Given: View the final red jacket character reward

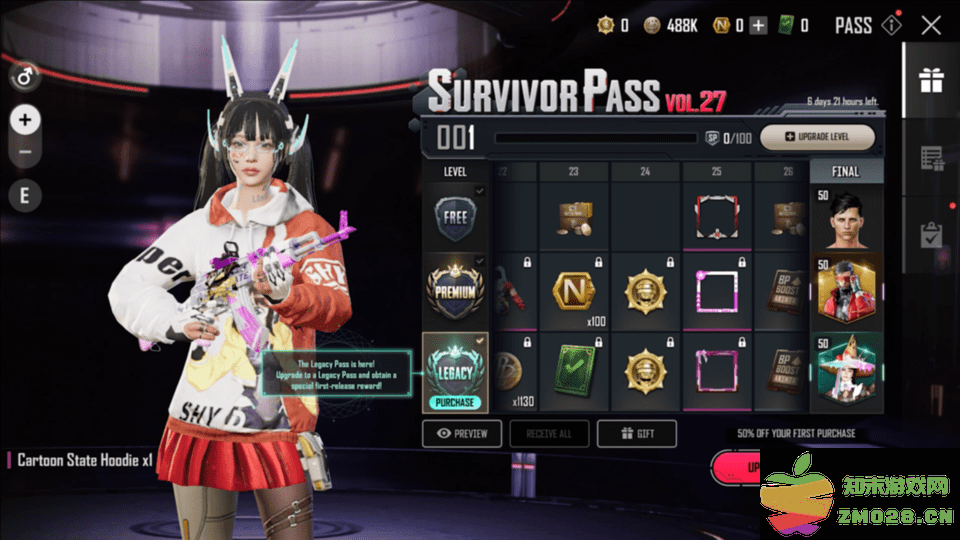Looking at the screenshot, I should click(846, 291).
